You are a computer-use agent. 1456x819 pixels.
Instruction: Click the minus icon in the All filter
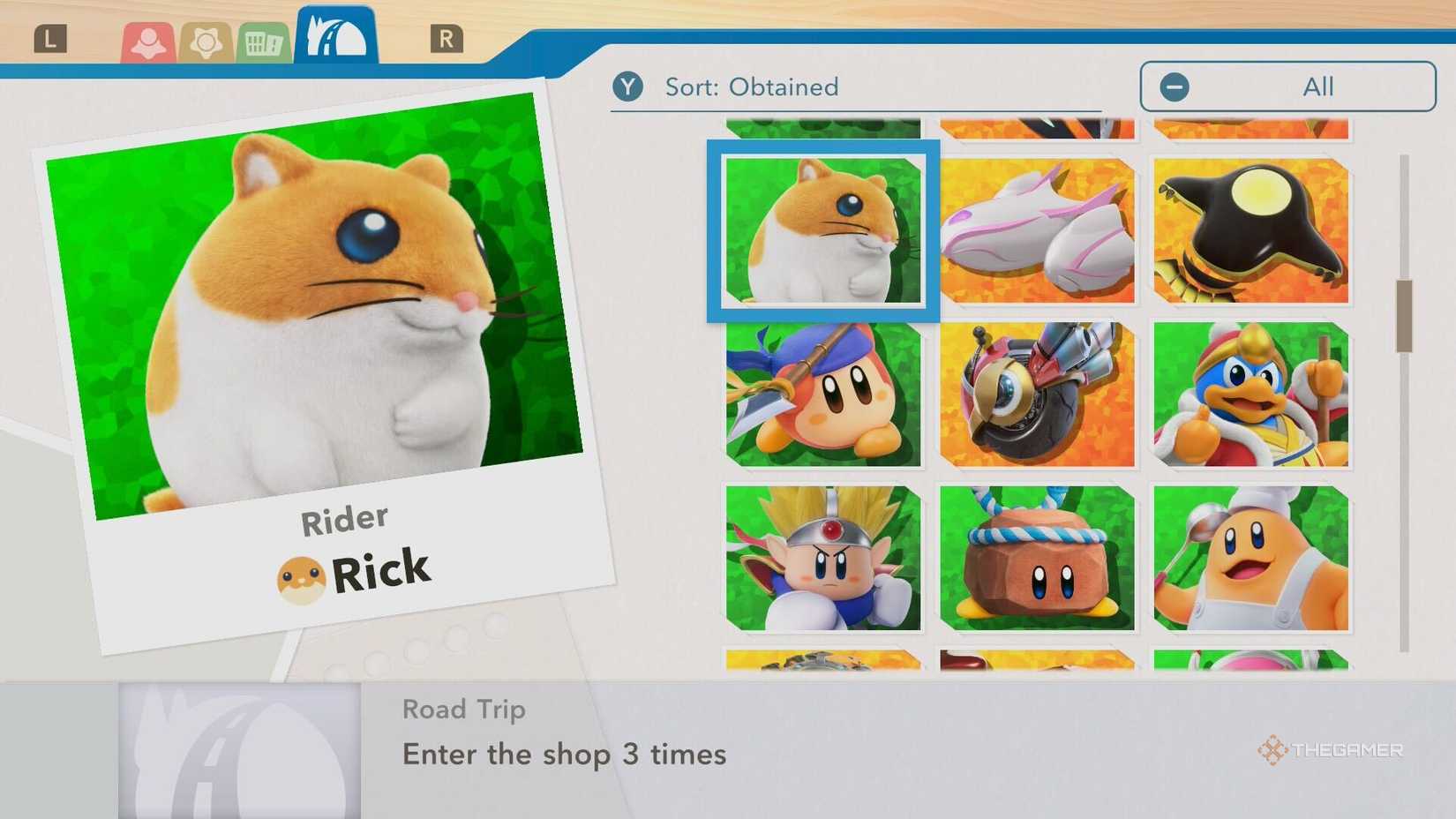[x=1174, y=86]
